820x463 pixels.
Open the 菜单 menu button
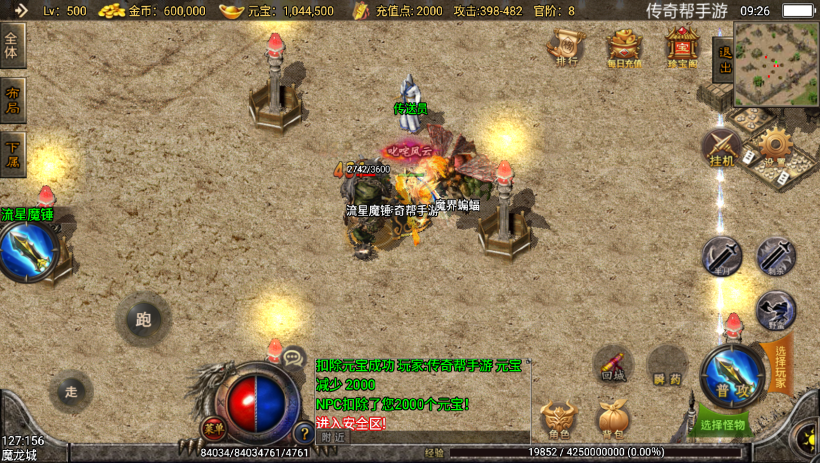tap(214, 427)
